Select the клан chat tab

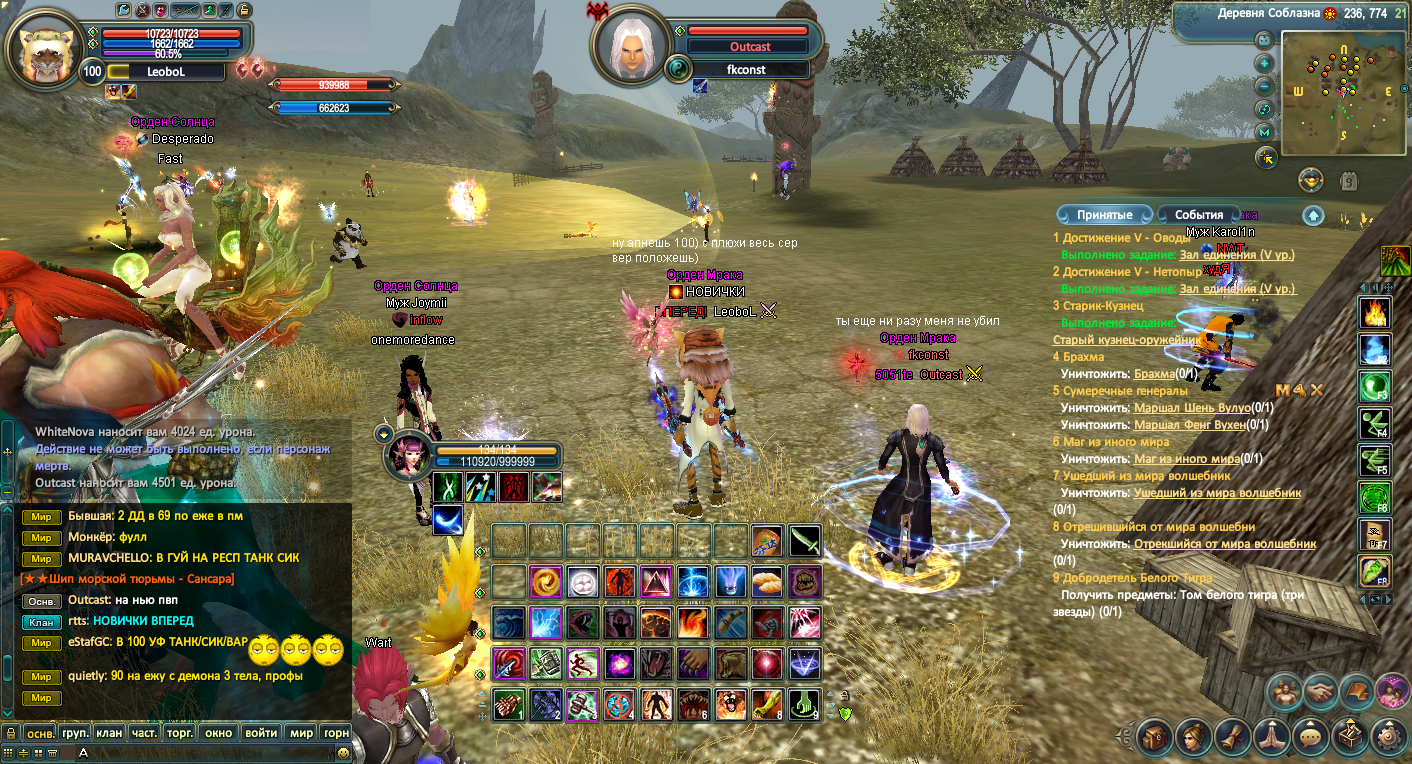(109, 733)
